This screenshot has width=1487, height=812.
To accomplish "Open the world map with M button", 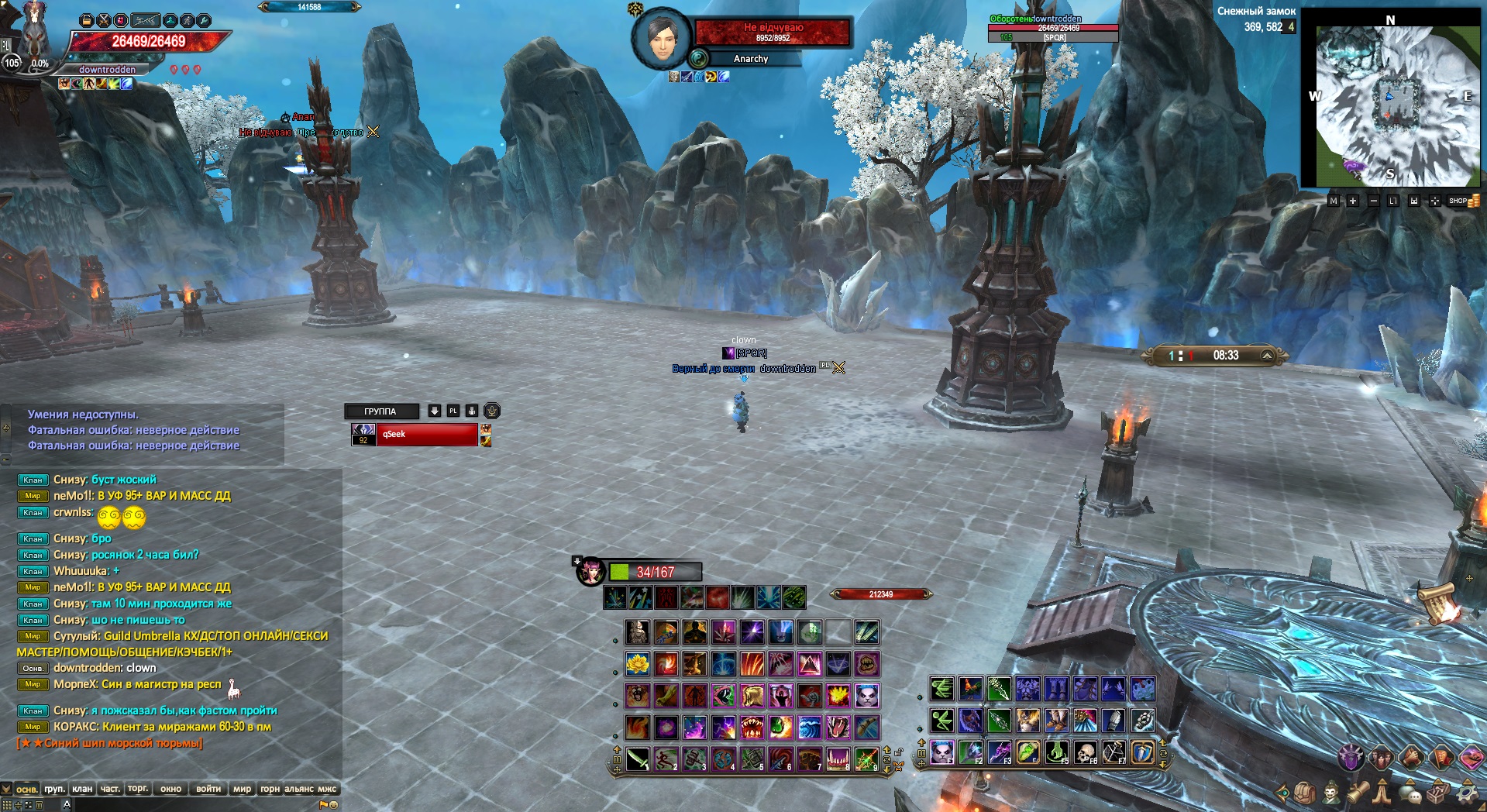I will (1333, 201).
